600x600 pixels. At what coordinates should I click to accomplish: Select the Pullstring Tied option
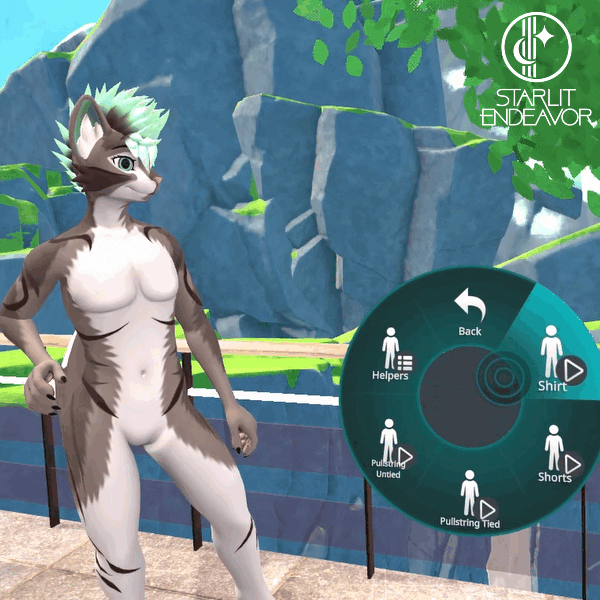(470, 498)
